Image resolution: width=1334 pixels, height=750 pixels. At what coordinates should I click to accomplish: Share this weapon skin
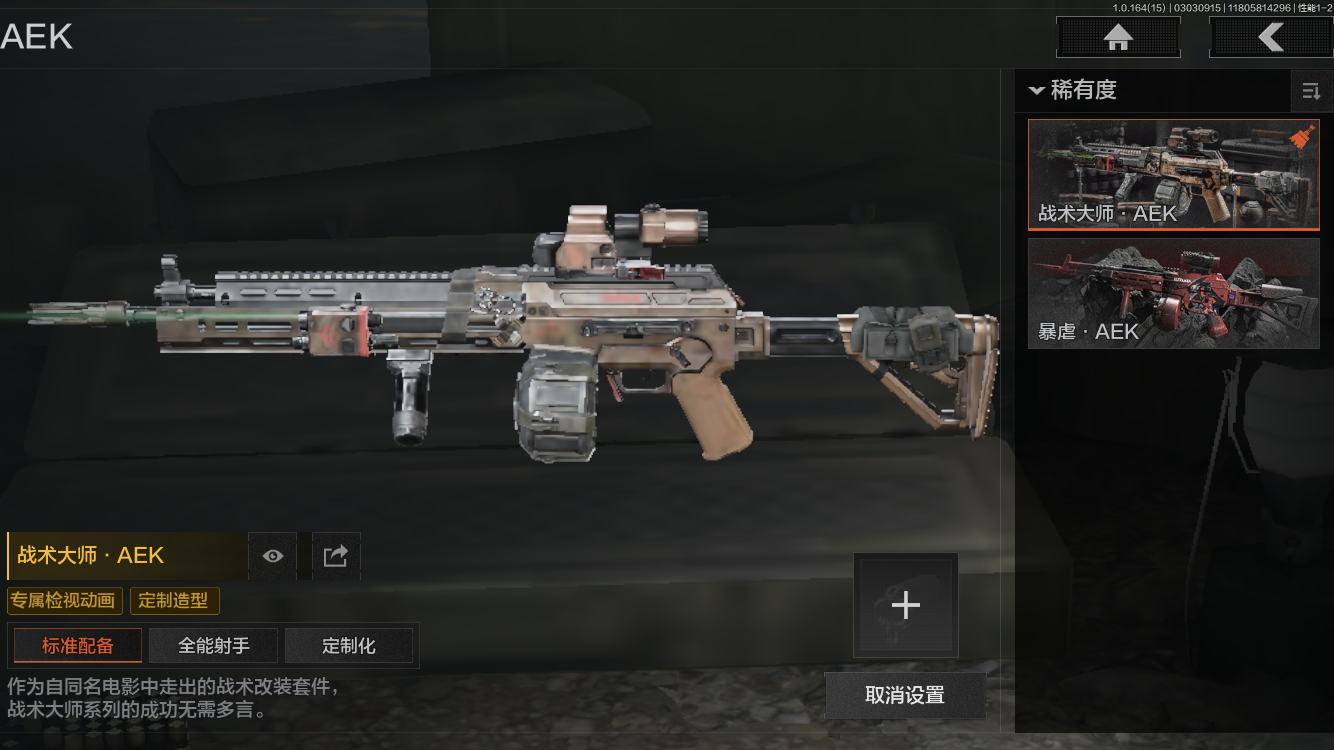[x=336, y=556]
